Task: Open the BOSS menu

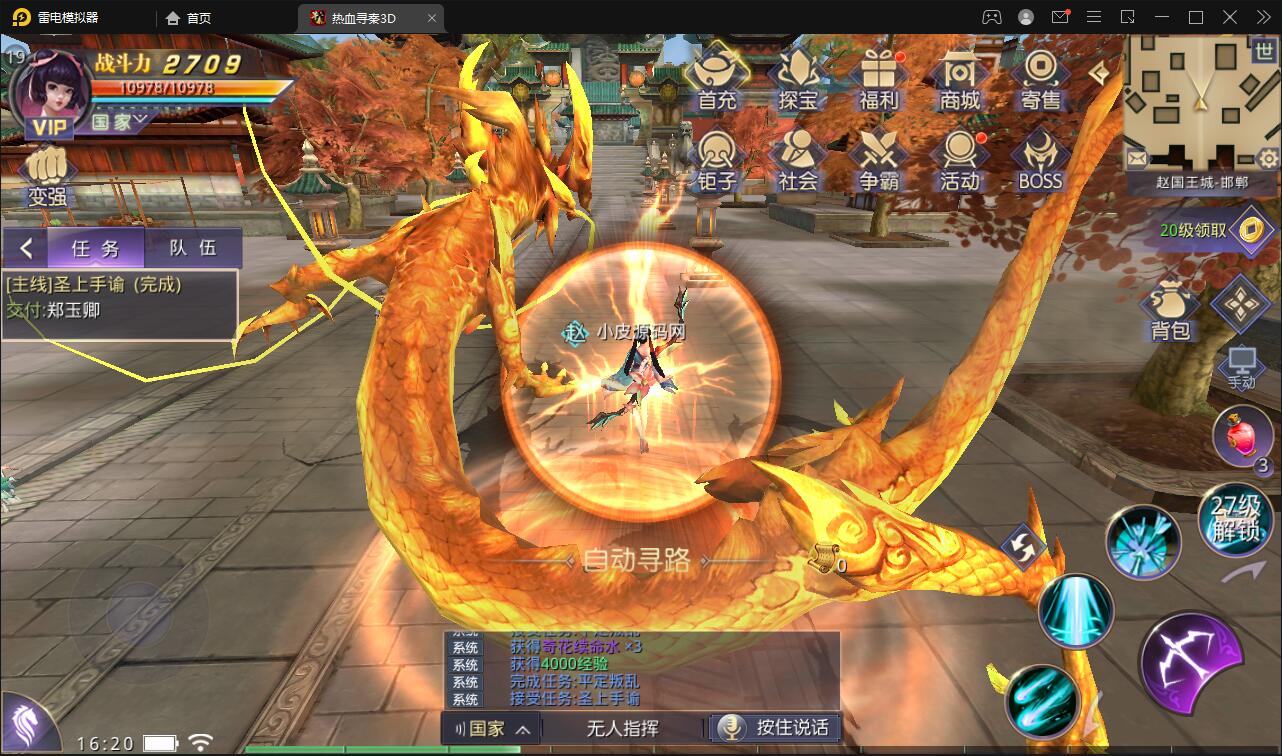Action: tap(1040, 160)
